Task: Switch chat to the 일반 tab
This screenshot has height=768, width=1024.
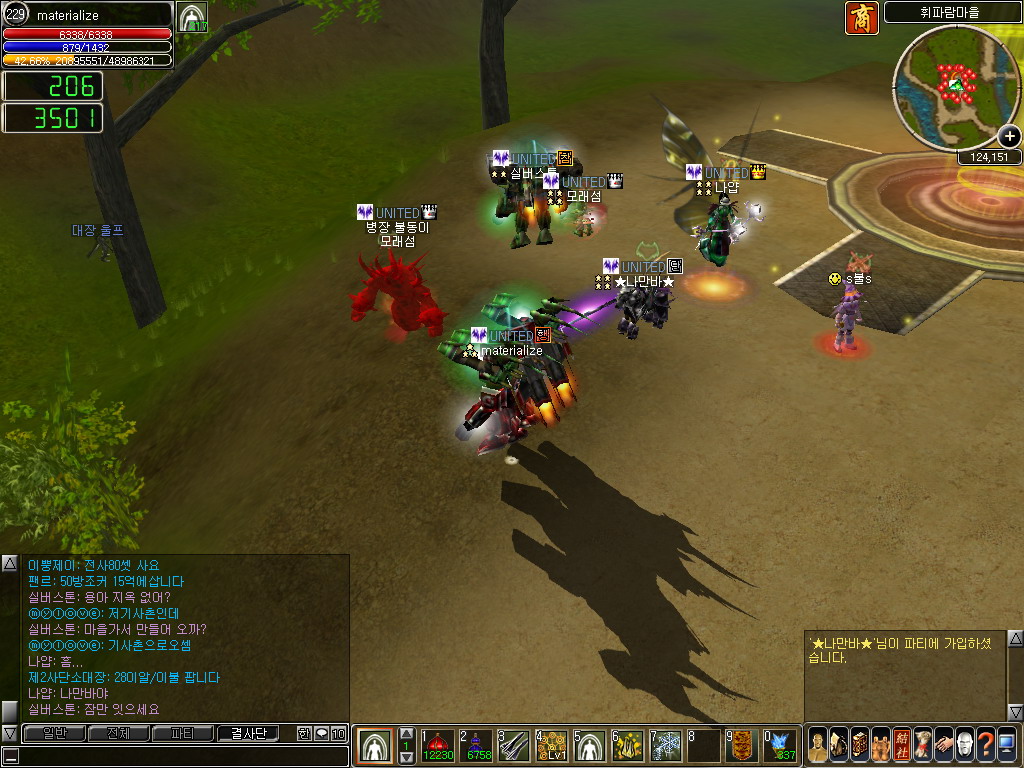Action: click(x=54, y=733)
